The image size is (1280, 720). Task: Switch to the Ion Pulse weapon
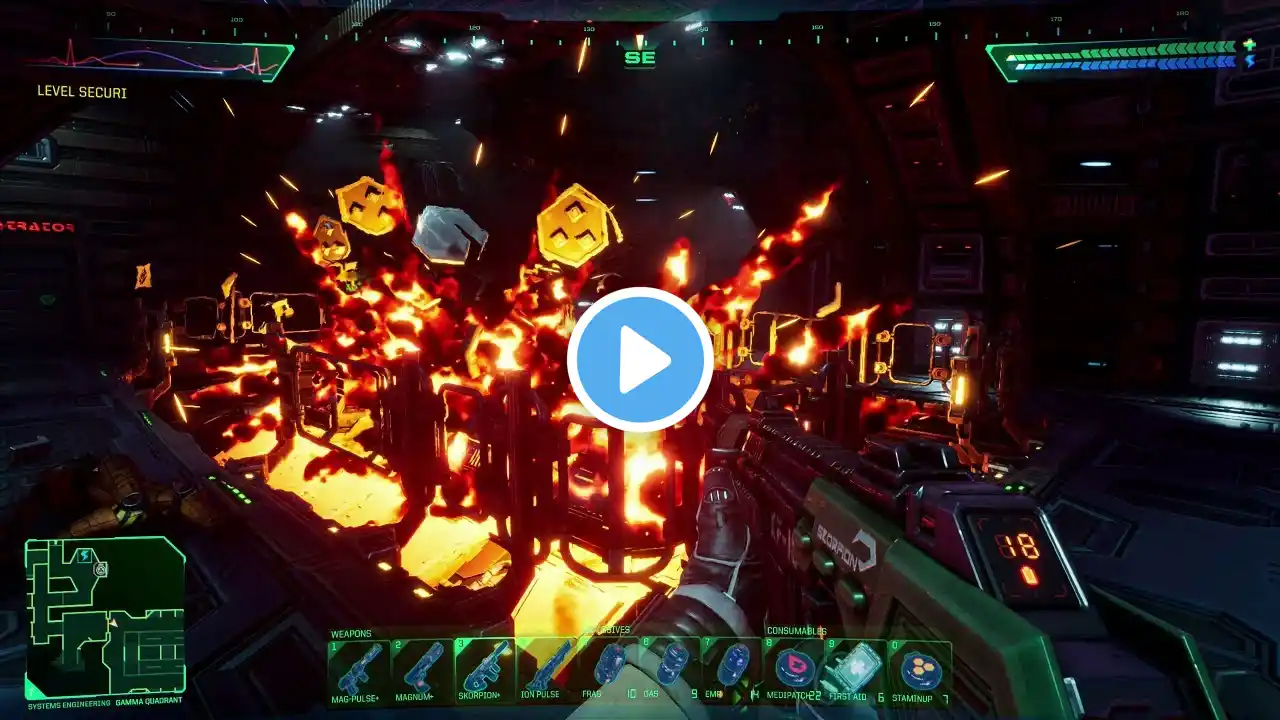pyautogui.click(x=547, y=666)
